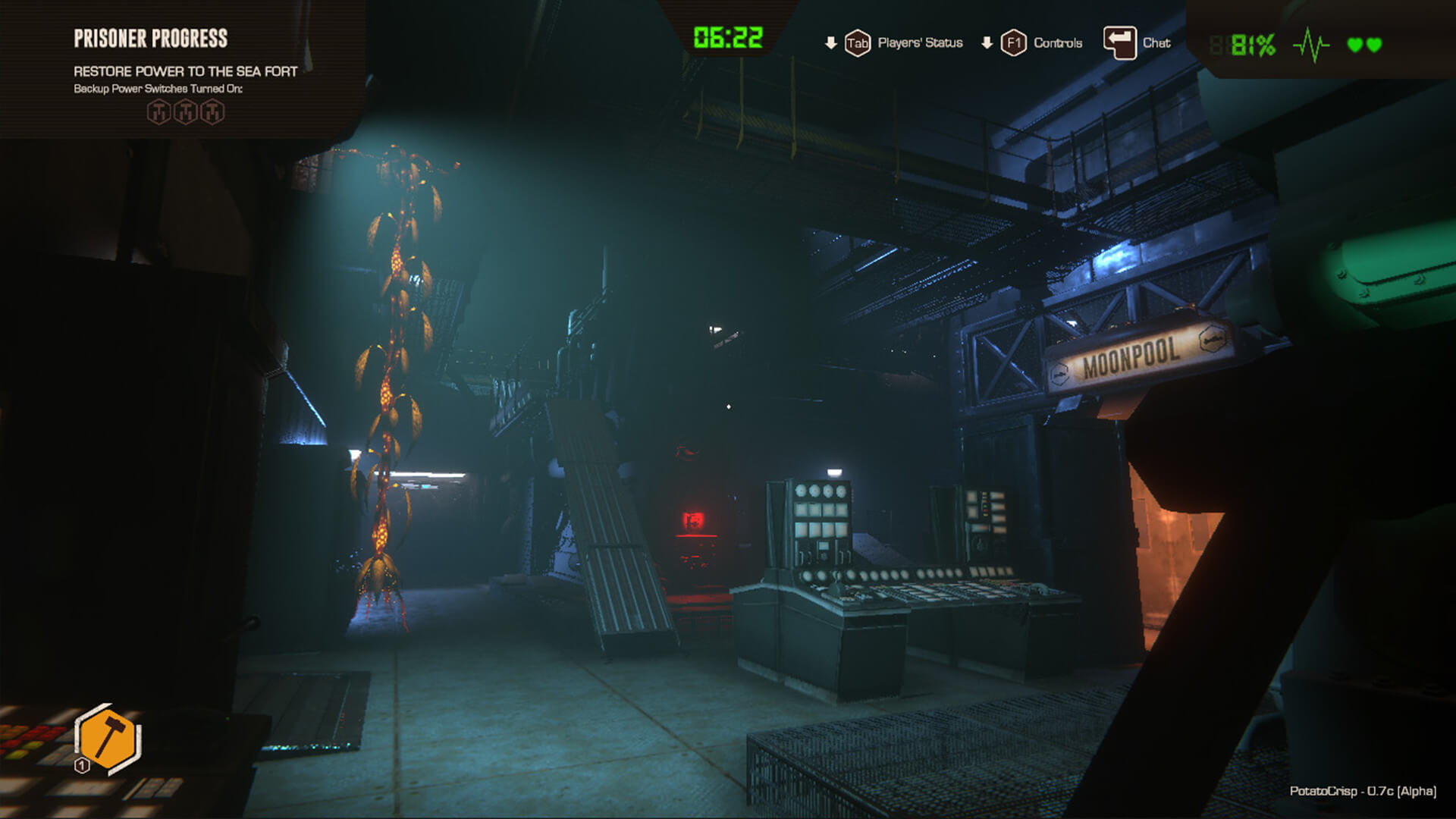1456x819 pixels.
Task: Click the F1 keybind hexagon icon
Action: (1012, 43)
